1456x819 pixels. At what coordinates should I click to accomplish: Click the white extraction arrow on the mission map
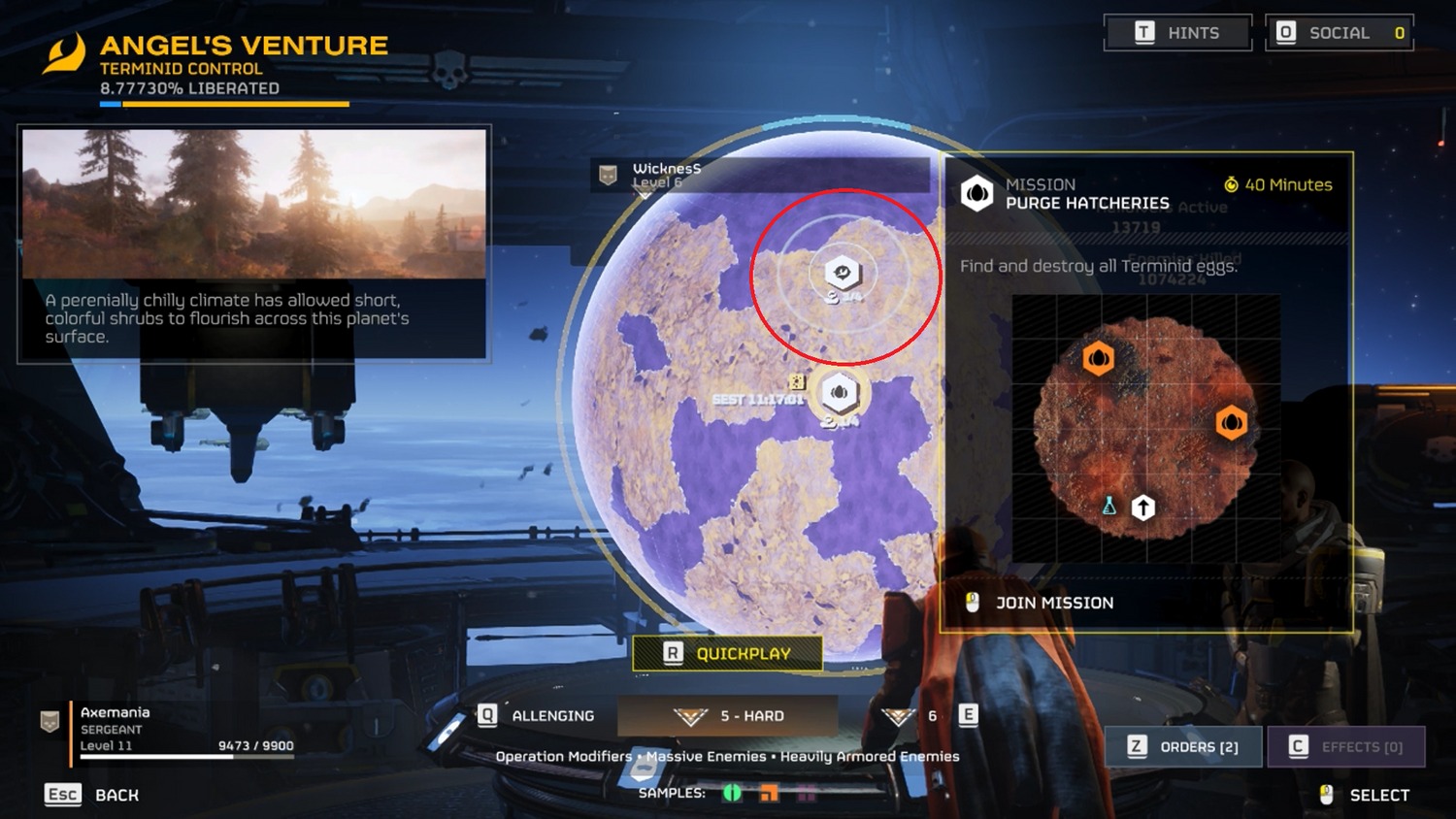point(1143,507)
